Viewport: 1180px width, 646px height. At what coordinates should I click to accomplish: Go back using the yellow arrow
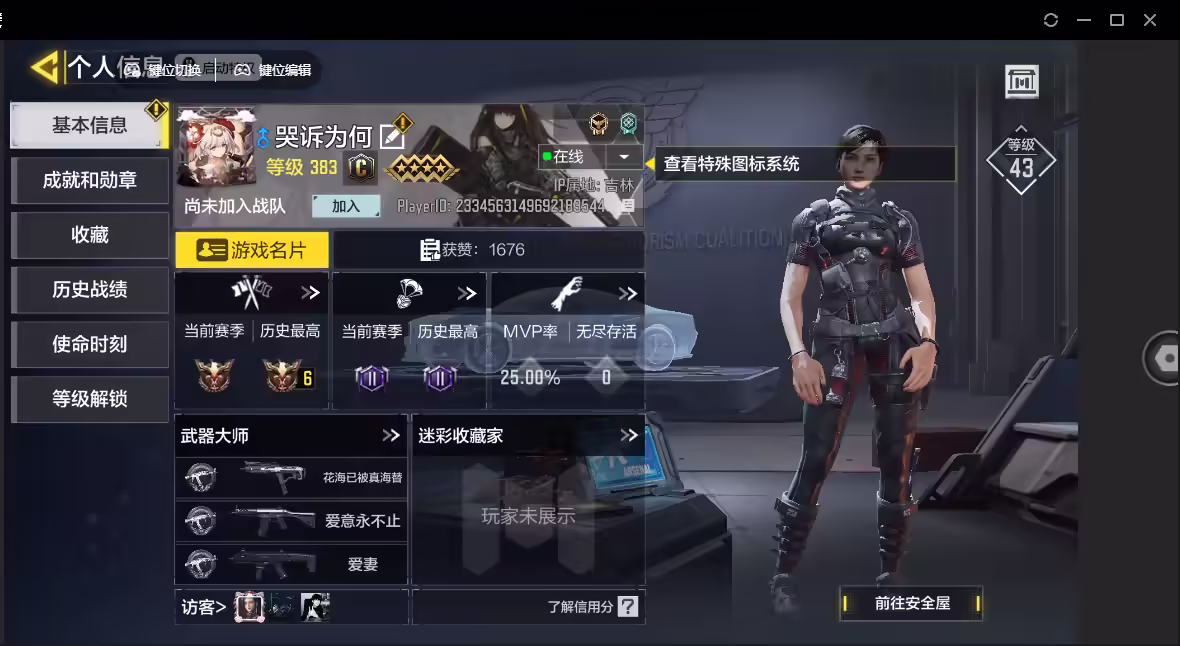[x=44, y=68]
